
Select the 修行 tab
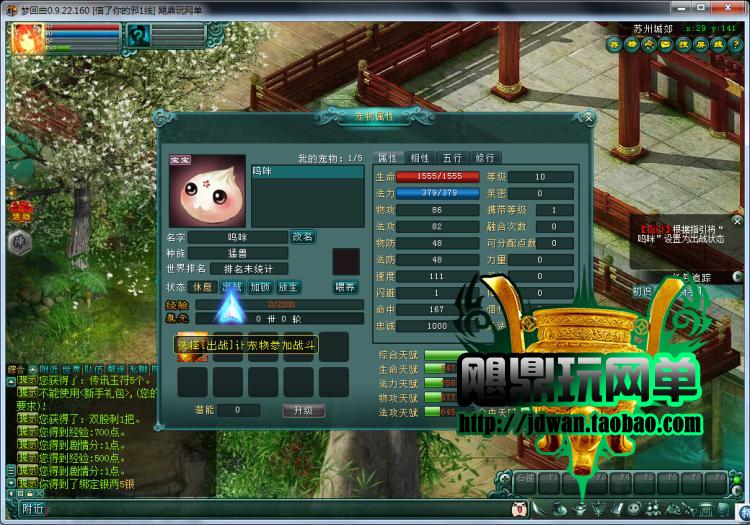[x=484, y=158]
